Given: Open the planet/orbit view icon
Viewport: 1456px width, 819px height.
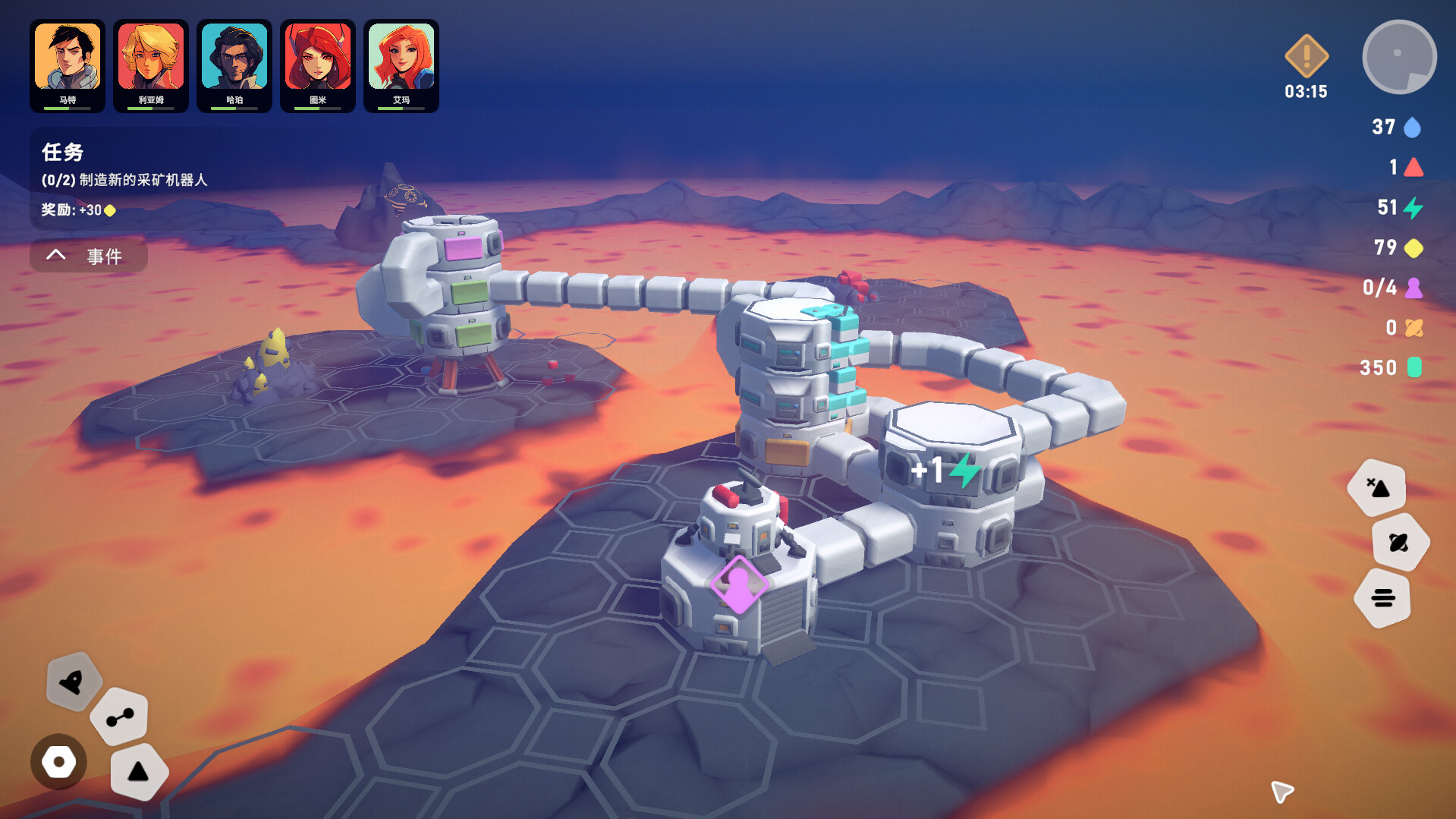Looking at the screenshot, I should (x=1401, y=541).
